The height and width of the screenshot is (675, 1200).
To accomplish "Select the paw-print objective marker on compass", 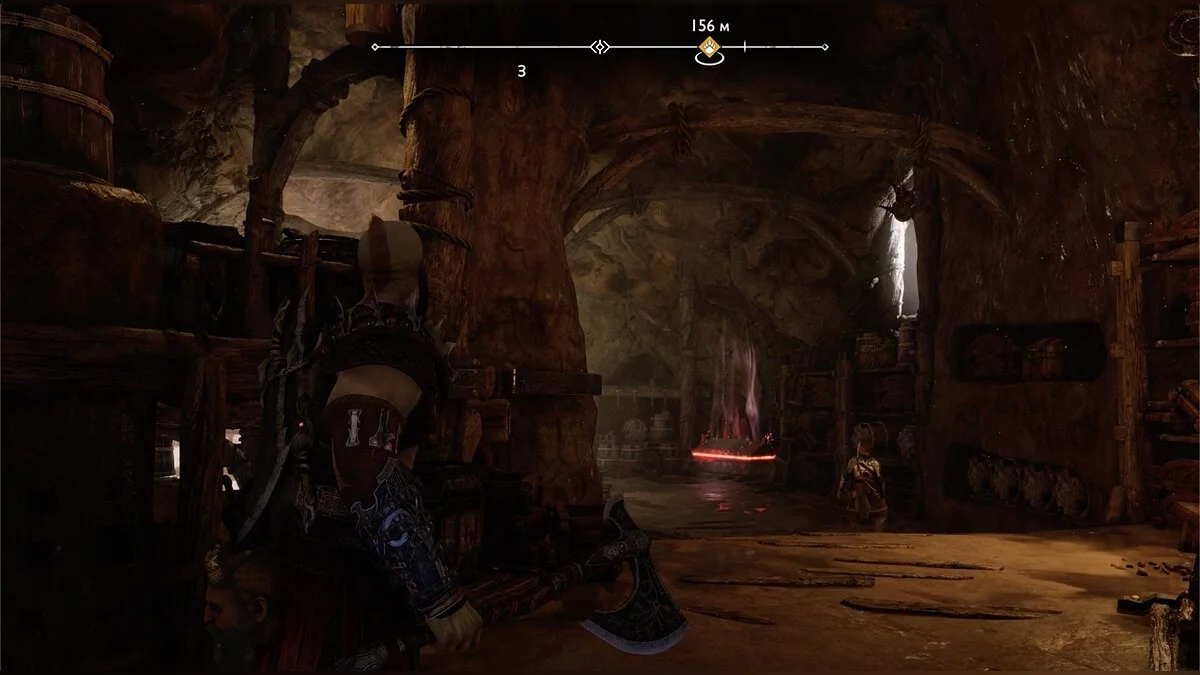I will click(x=709, y=48).
